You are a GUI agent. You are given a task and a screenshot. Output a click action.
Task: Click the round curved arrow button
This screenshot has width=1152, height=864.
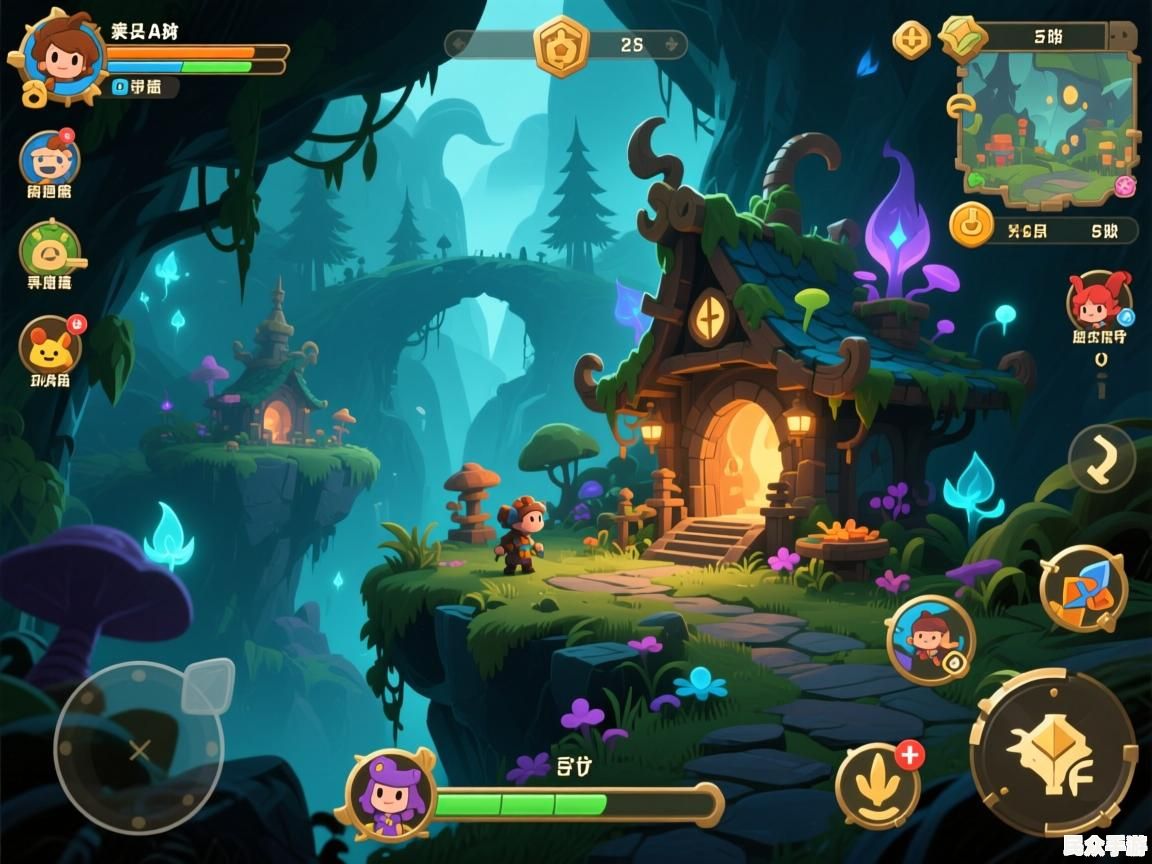click(1101, 458)
